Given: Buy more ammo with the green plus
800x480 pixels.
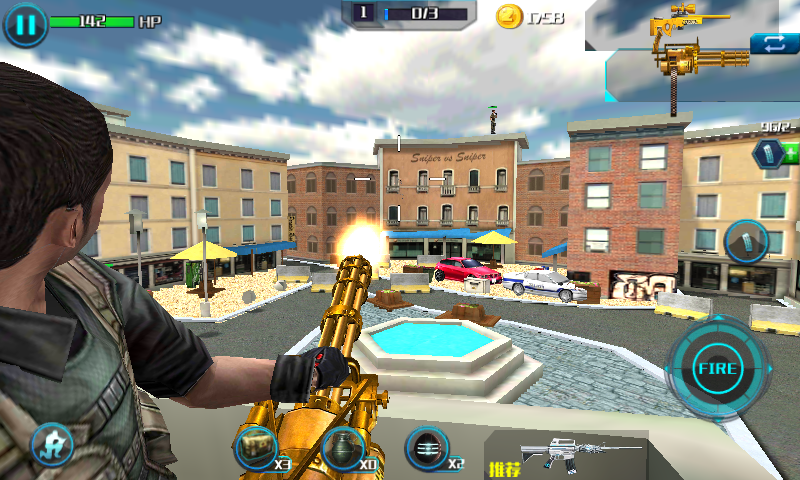Looking at the screenshot, I should (791, 154).
